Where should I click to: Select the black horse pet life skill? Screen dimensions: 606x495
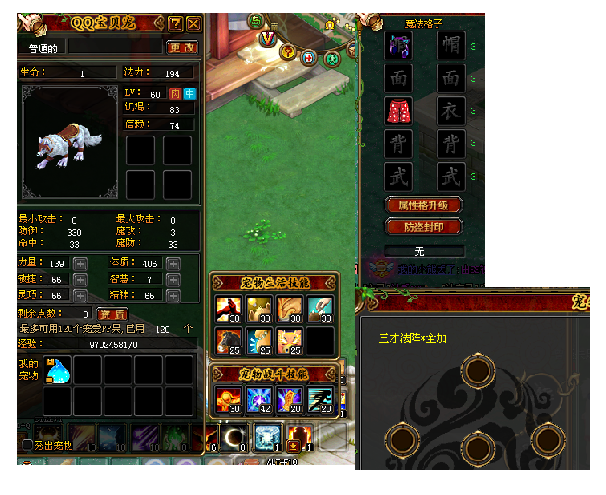click(229, 341)
